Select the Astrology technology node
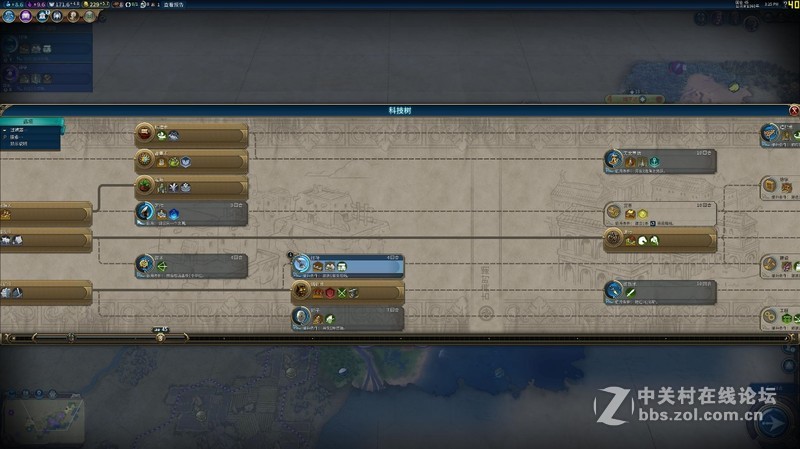The height and width of the screenshot is (449, 800). click(191, 161)
